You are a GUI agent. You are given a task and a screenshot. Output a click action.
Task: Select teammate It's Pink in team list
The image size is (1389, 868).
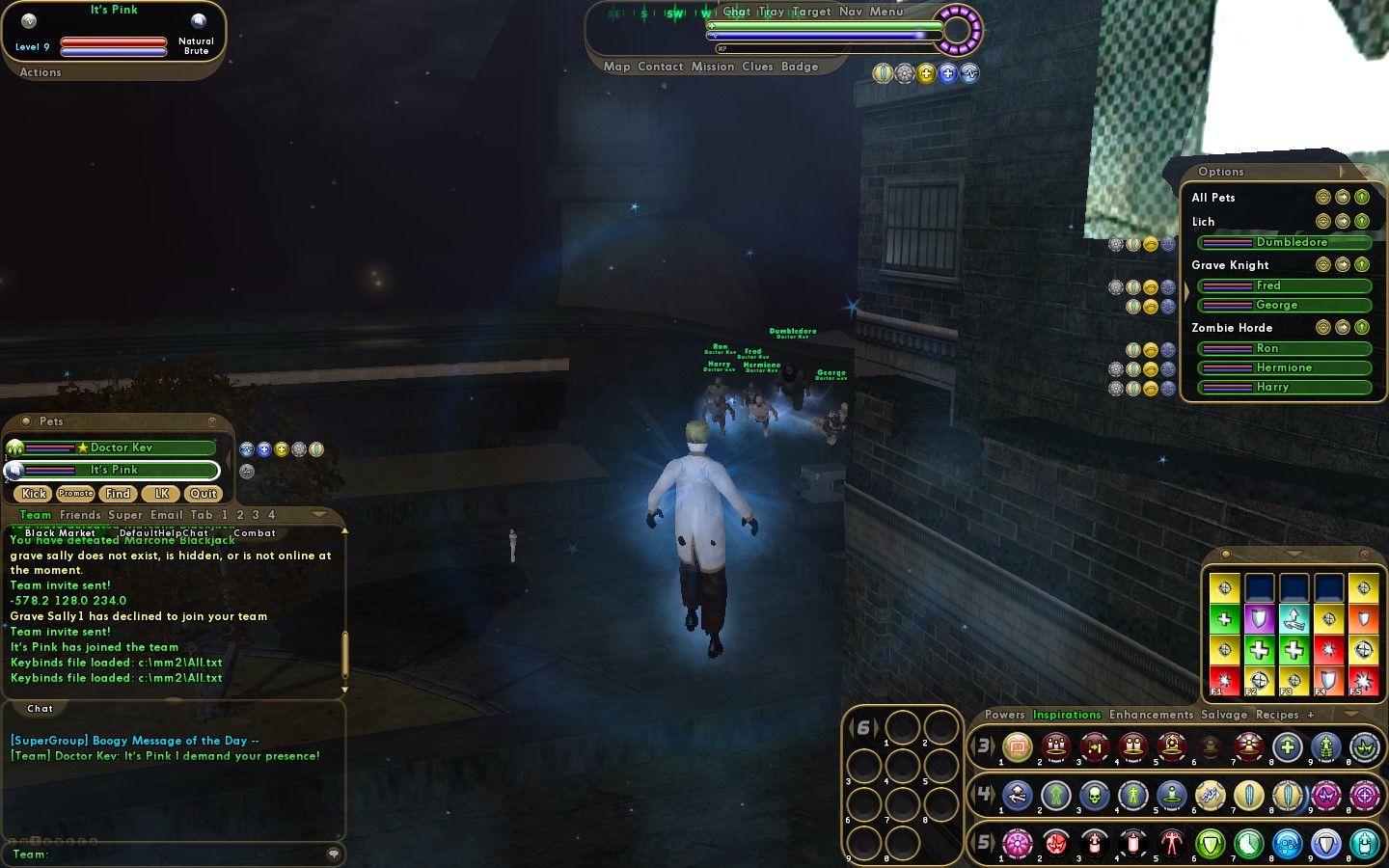pyautogui.click(x=114, y=471)
